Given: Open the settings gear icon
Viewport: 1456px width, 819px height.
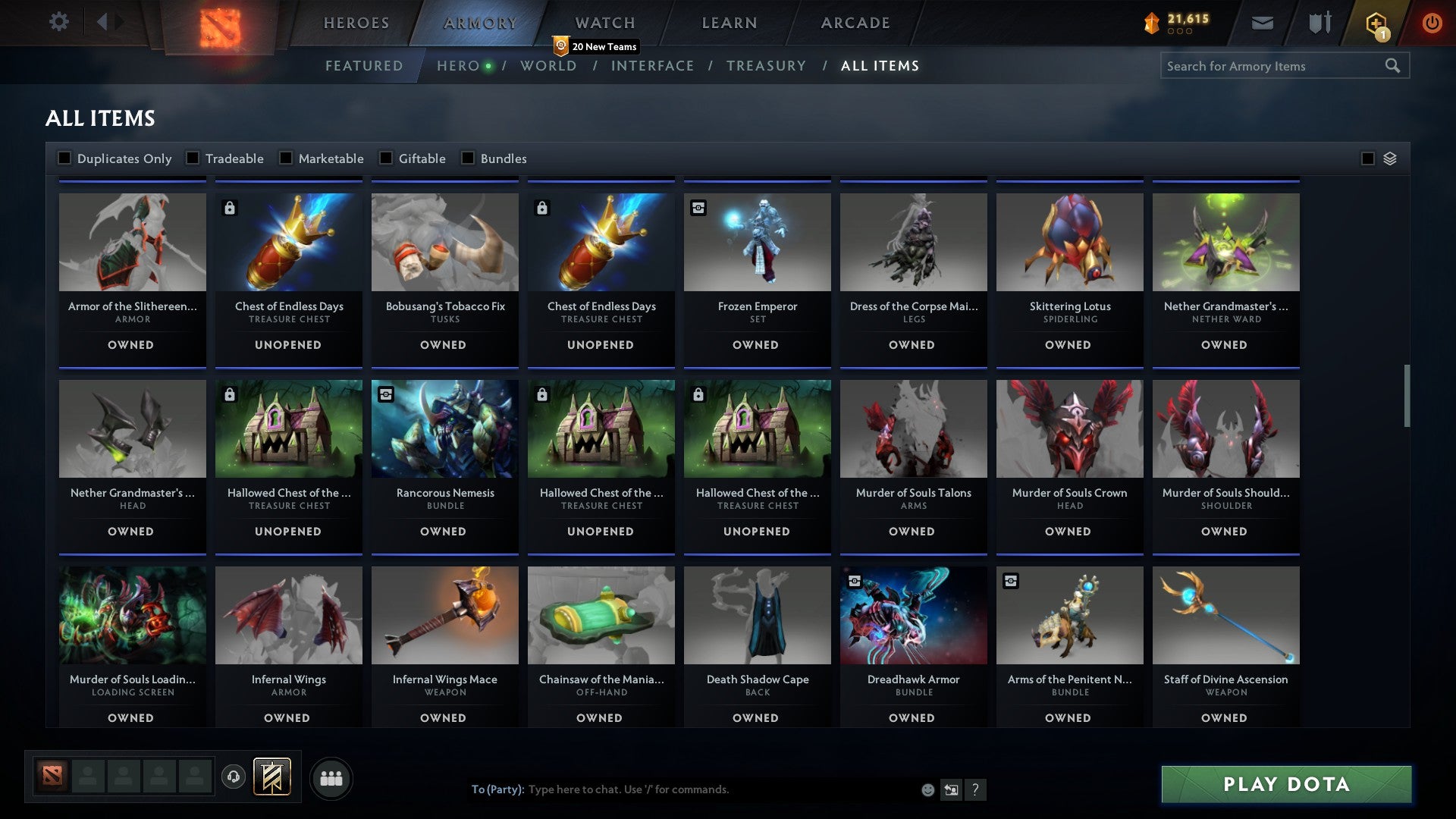Looking at the screenshot, I should point(59,22).
